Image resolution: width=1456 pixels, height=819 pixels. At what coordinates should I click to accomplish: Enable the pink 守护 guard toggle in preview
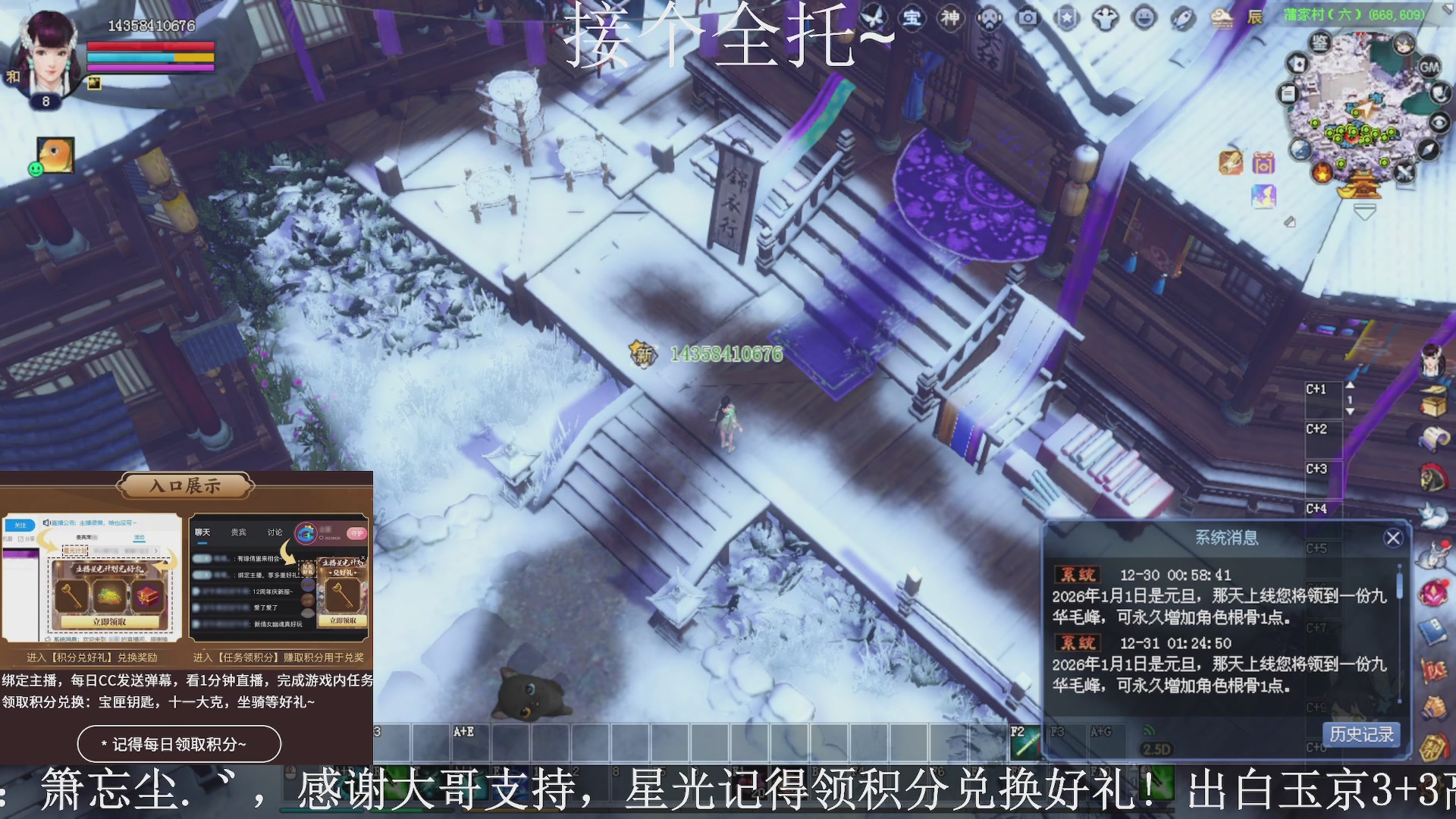[357, 534]
